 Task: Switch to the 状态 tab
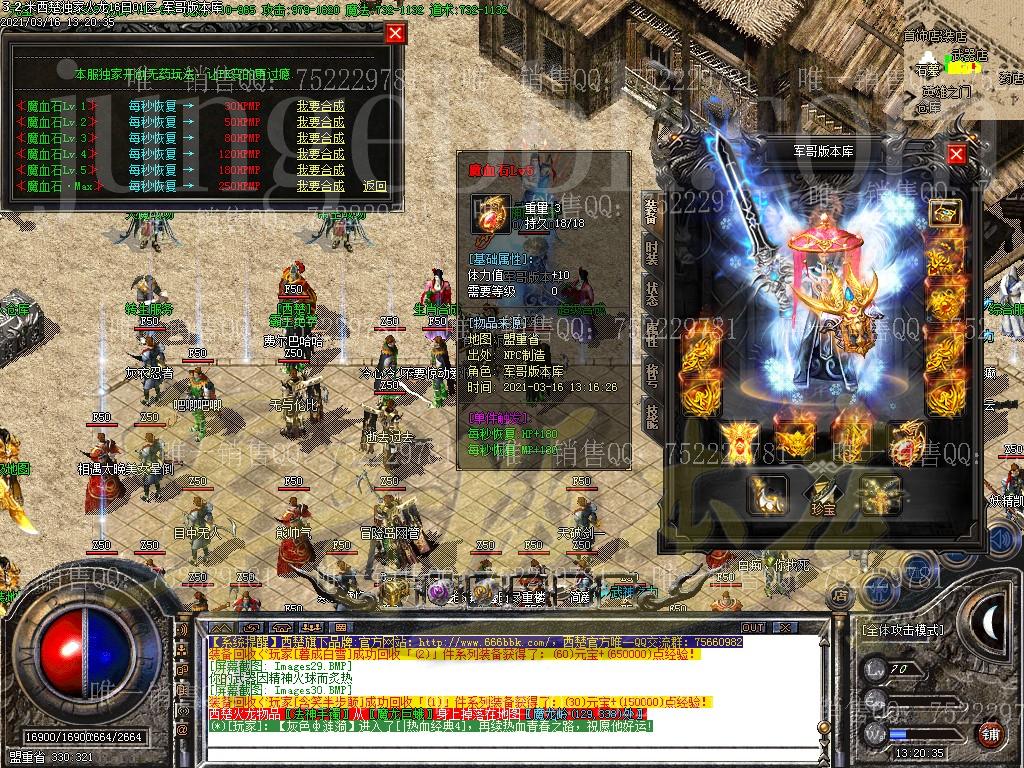point(652,293)
